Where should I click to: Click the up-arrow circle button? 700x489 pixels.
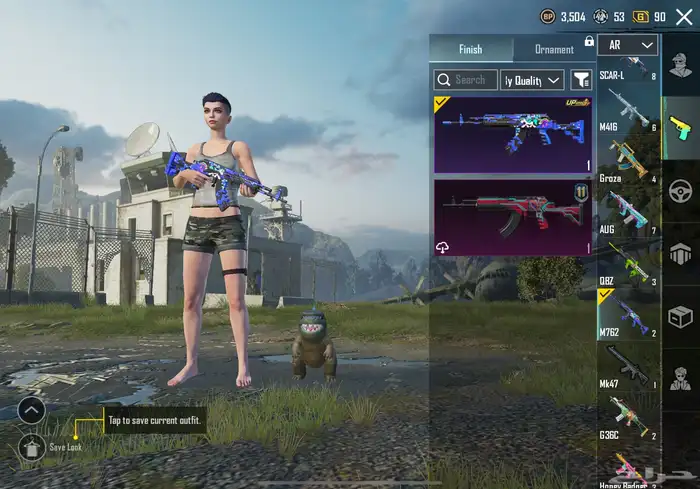31,409
